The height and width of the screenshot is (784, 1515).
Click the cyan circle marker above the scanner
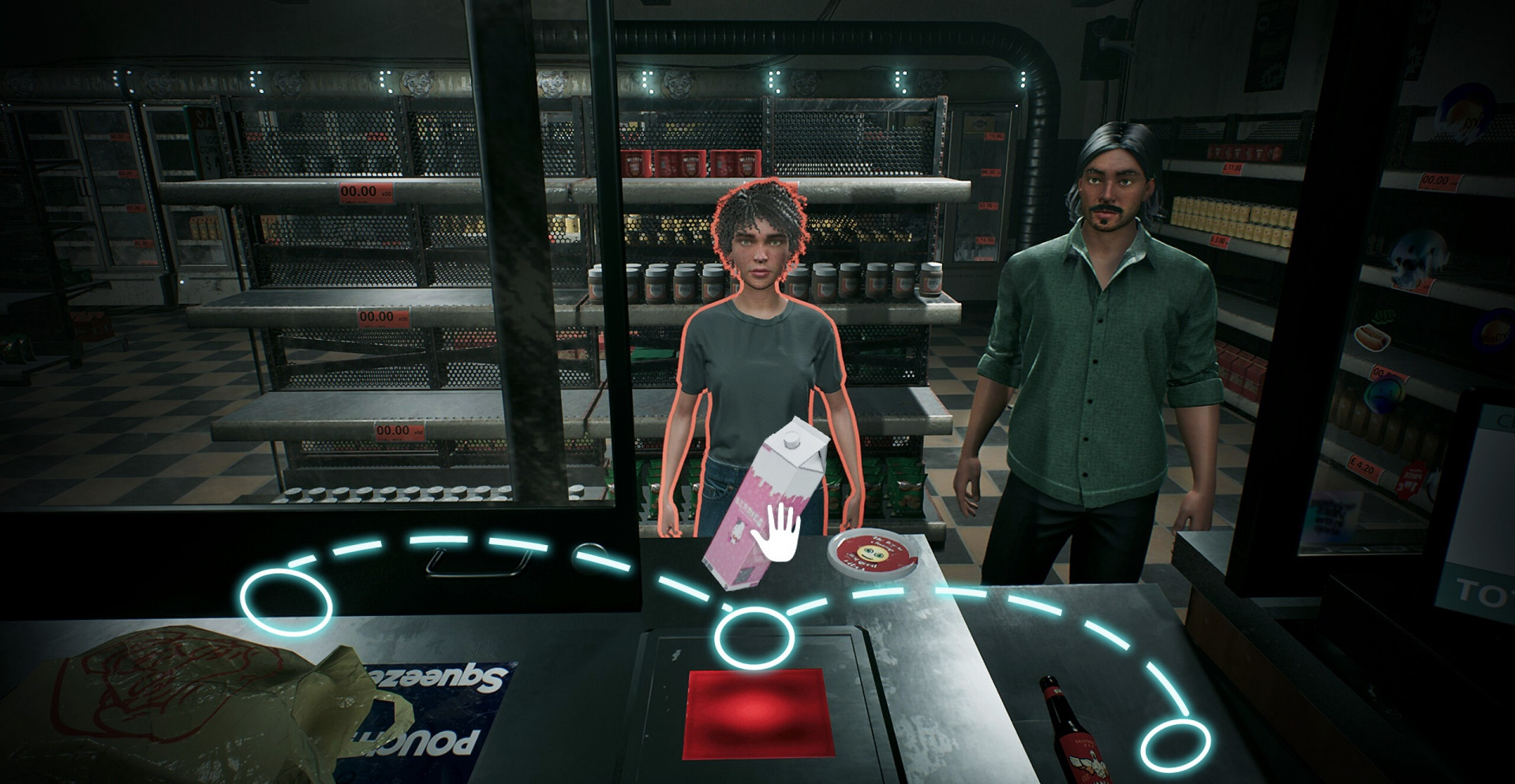point(754,638)
